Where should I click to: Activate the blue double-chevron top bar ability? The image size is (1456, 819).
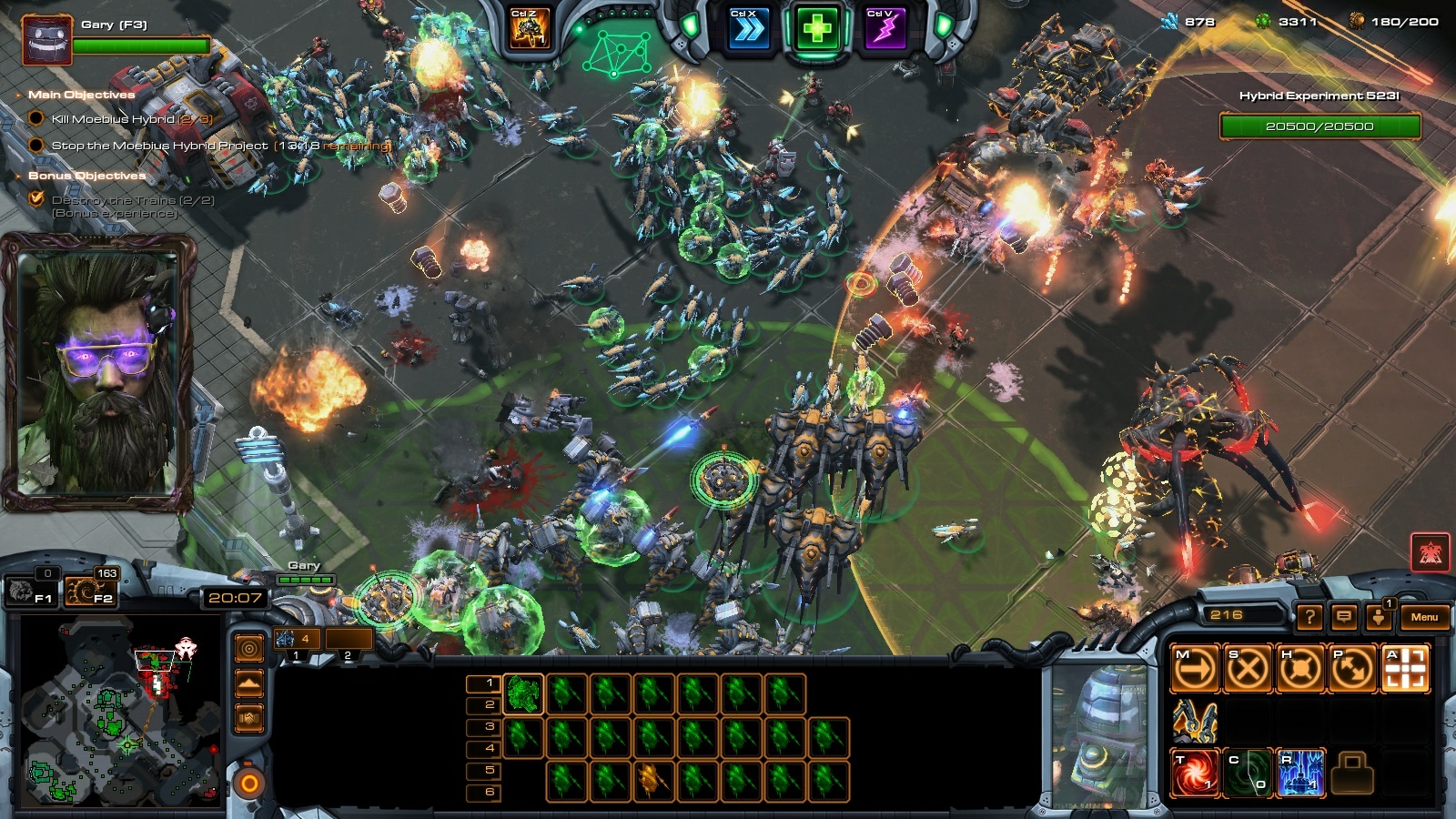748,31
